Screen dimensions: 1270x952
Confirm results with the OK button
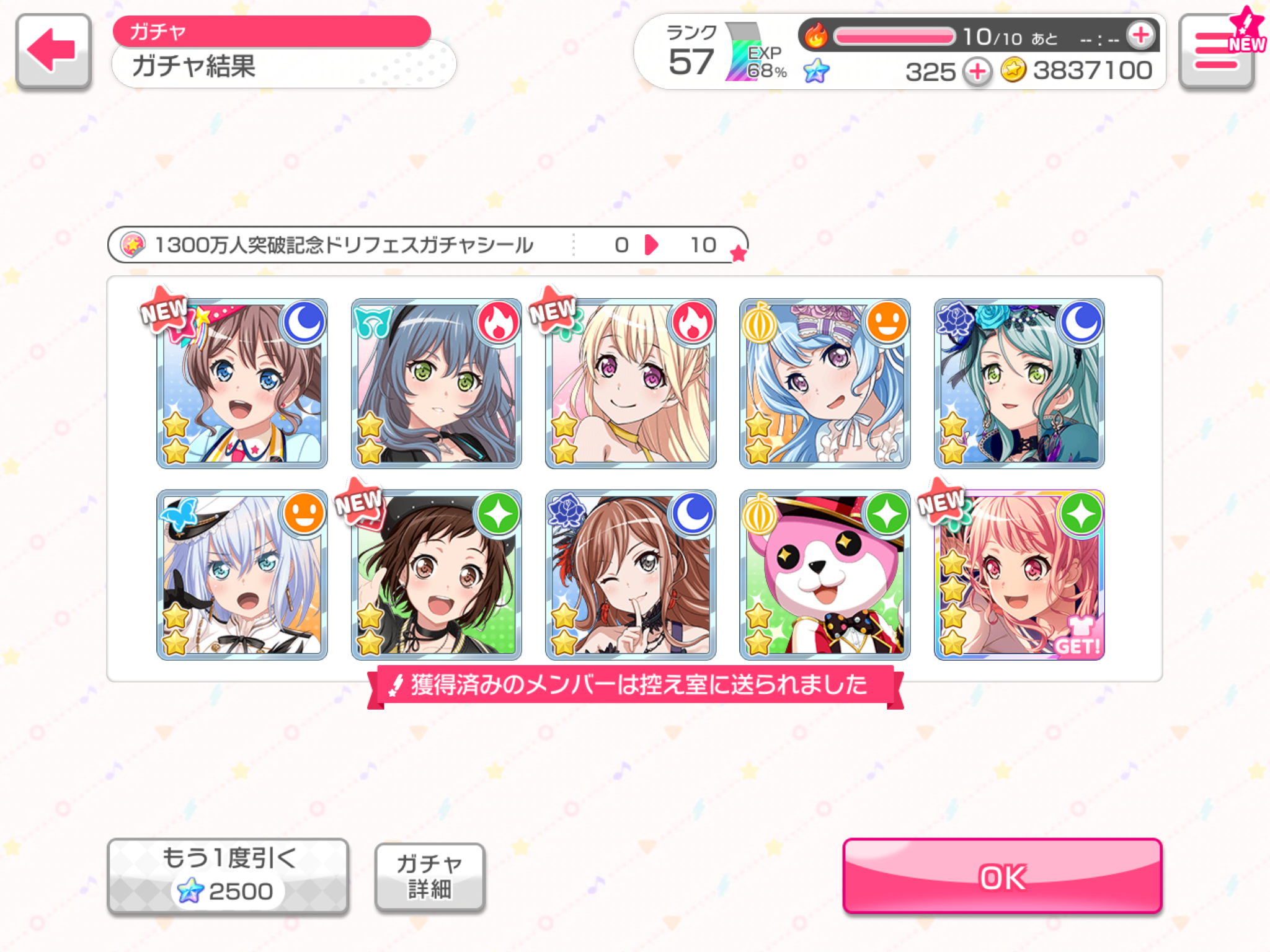coord(1001,876)
